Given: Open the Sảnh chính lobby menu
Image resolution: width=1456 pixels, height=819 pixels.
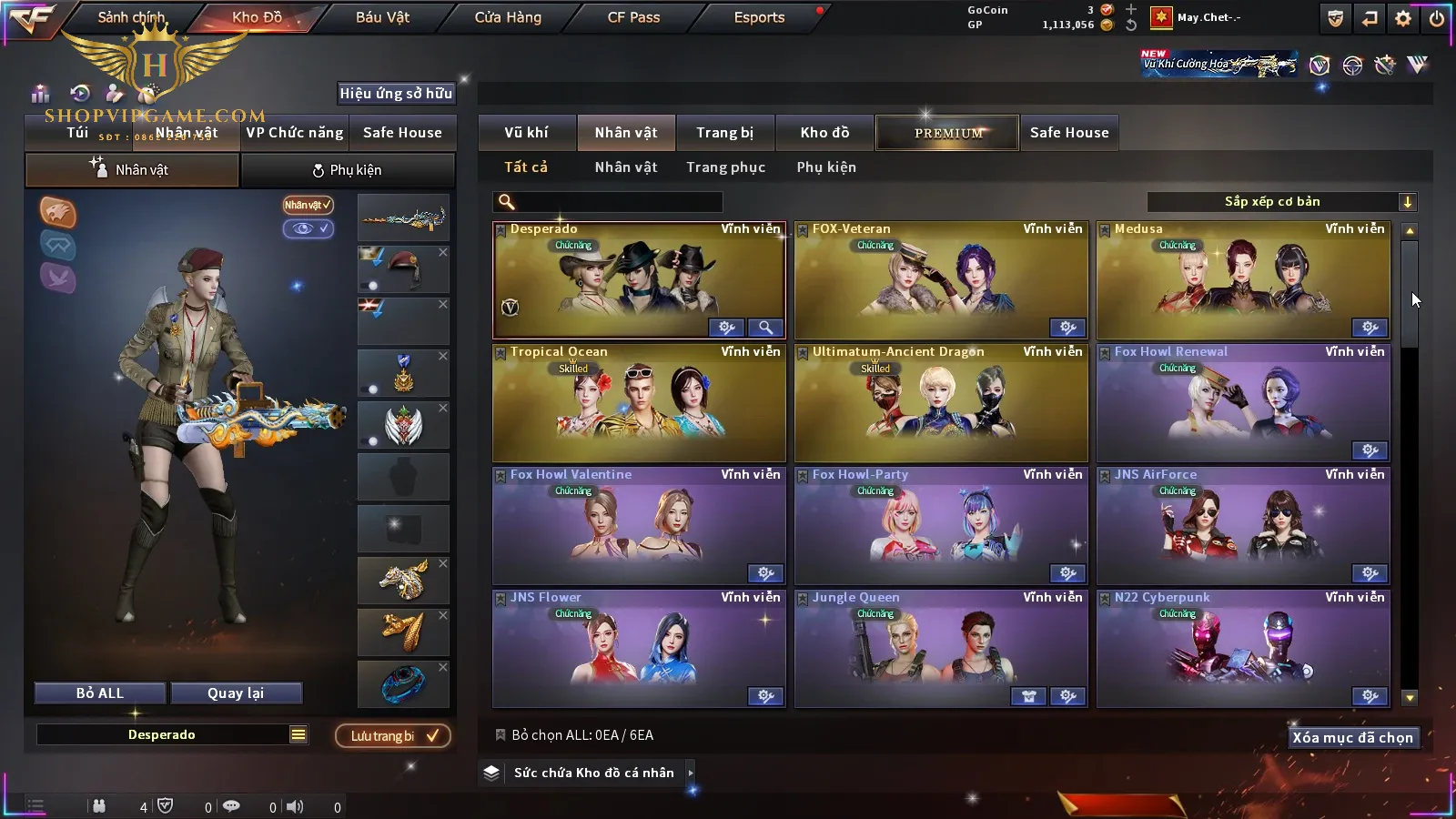Looking at the screenshot, I should (131, 17).
